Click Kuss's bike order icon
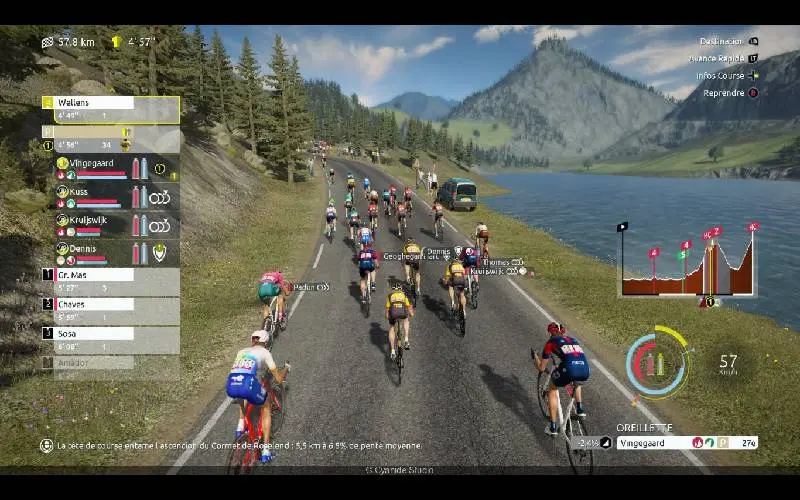Viewport: 800px width, 500px height. tap(160, 197)
